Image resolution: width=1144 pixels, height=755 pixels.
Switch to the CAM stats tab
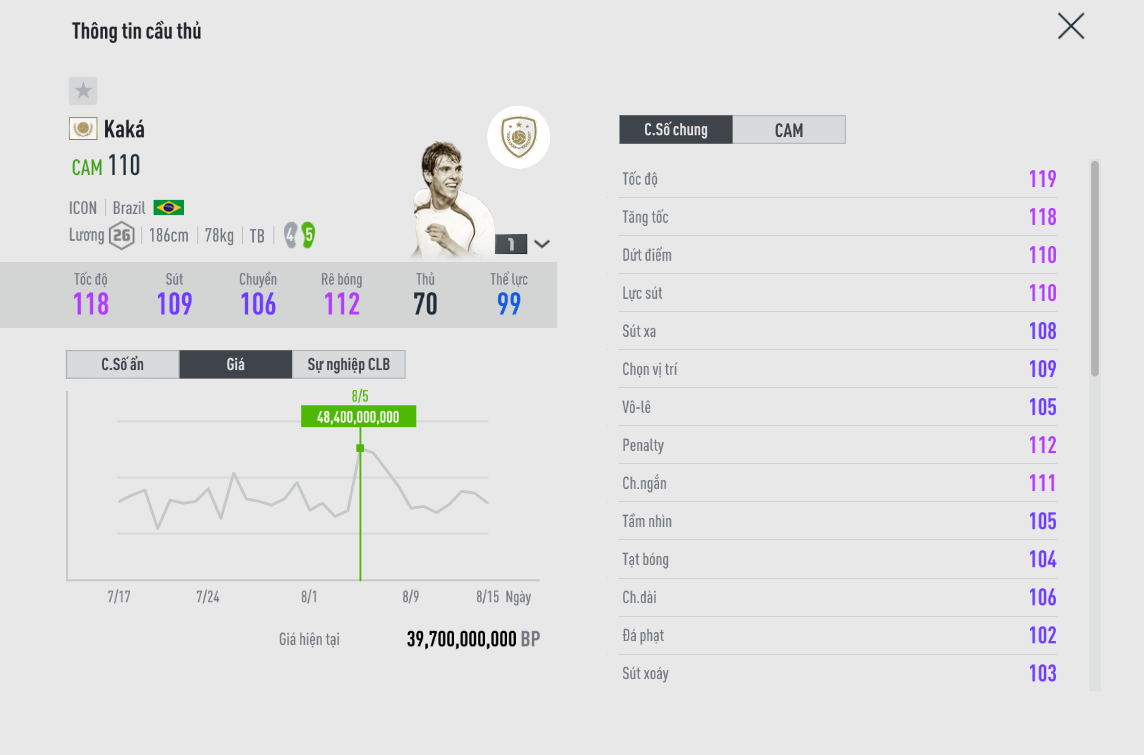788,130
